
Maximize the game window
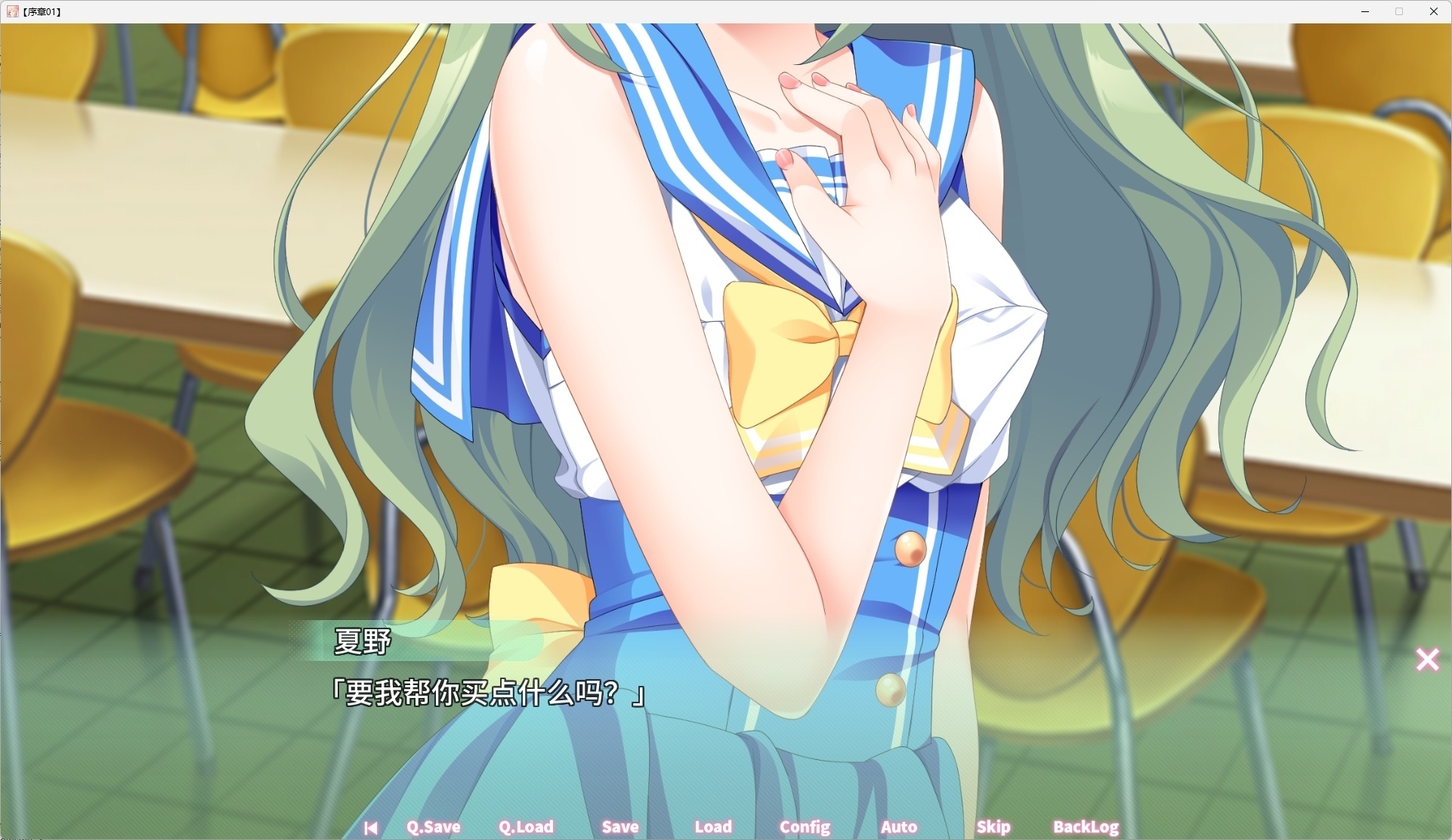click(x=1399, y=11)
